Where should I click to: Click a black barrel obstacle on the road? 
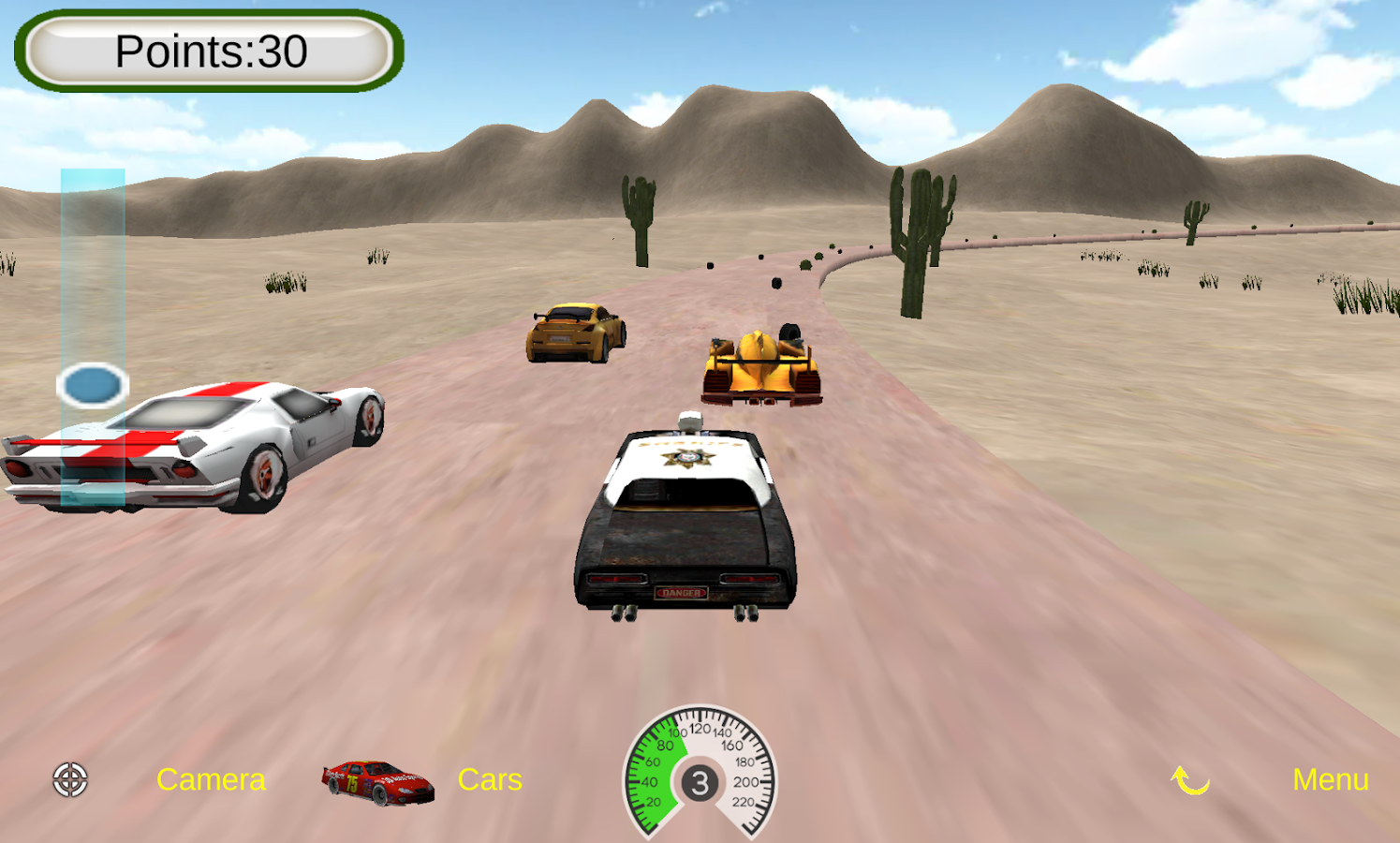[x=775, y=281]
